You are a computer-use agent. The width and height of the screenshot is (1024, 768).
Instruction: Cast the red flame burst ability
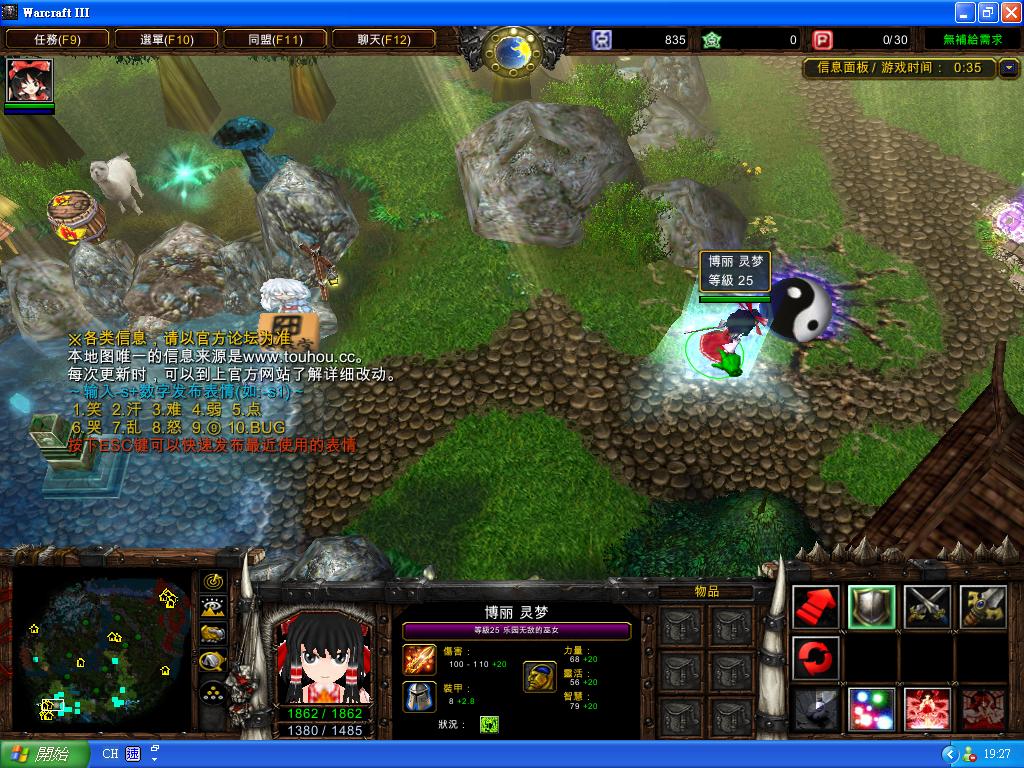point(927,709)
